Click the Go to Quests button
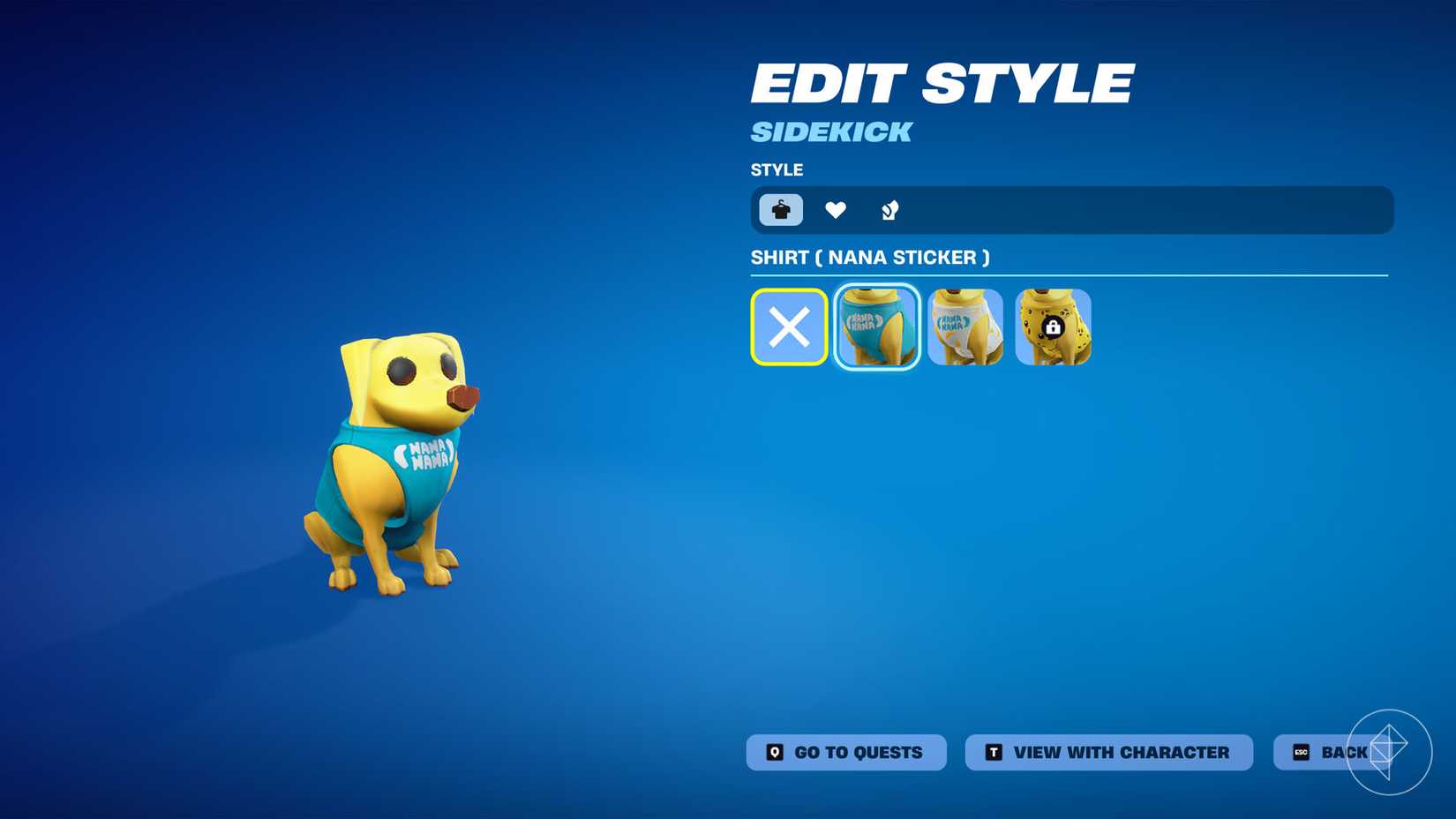The width and height of the screenshot is (1456, 819). (846, 752)
